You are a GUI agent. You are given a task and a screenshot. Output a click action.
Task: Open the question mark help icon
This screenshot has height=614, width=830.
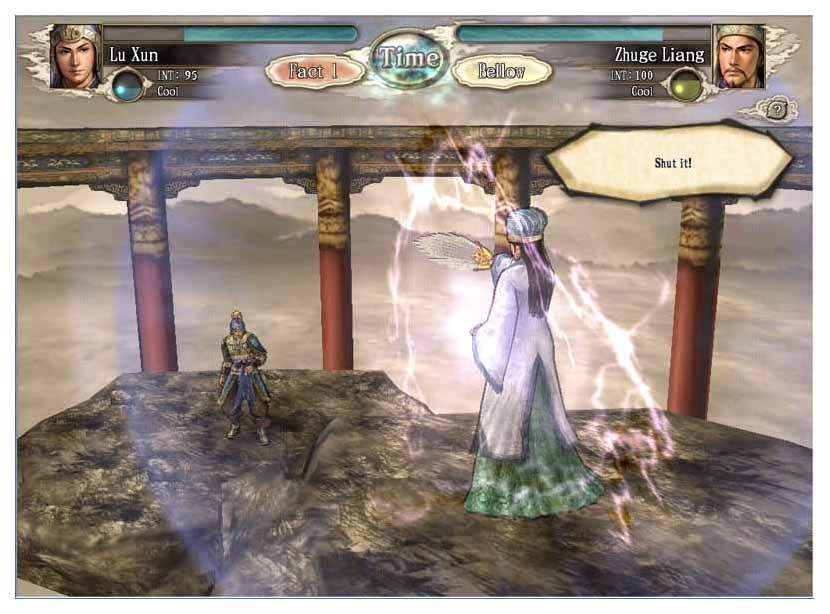tap(776, 111)
